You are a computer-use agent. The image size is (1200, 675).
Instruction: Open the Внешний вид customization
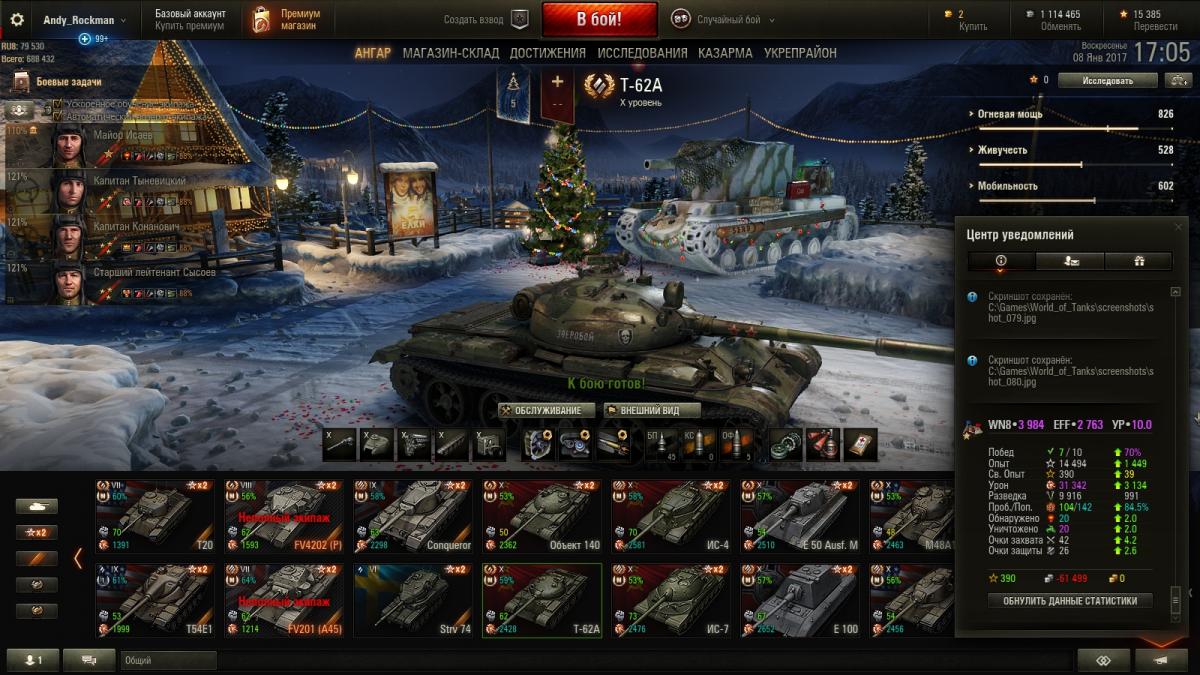click(x=651, y=410)
